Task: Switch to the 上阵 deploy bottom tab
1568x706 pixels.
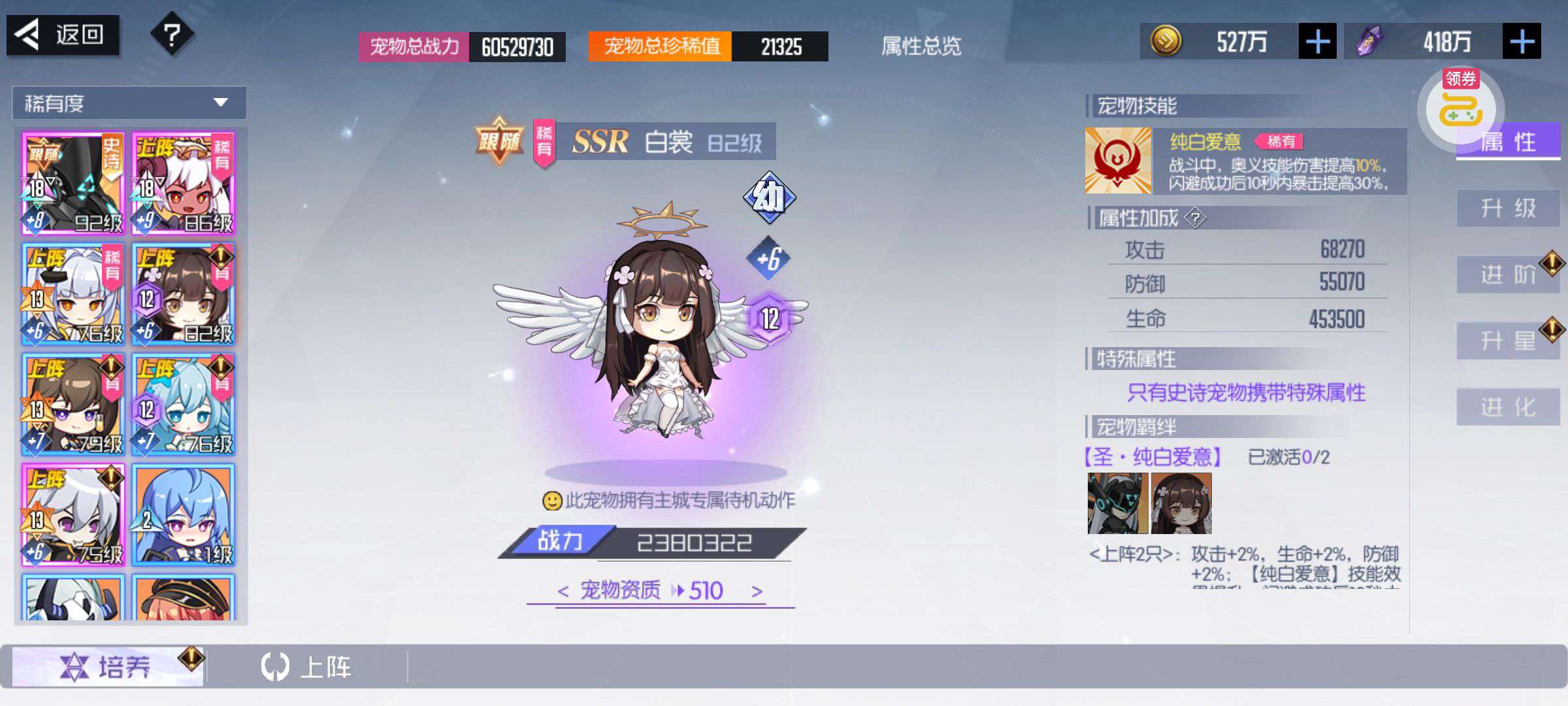Action: [307, 667]
